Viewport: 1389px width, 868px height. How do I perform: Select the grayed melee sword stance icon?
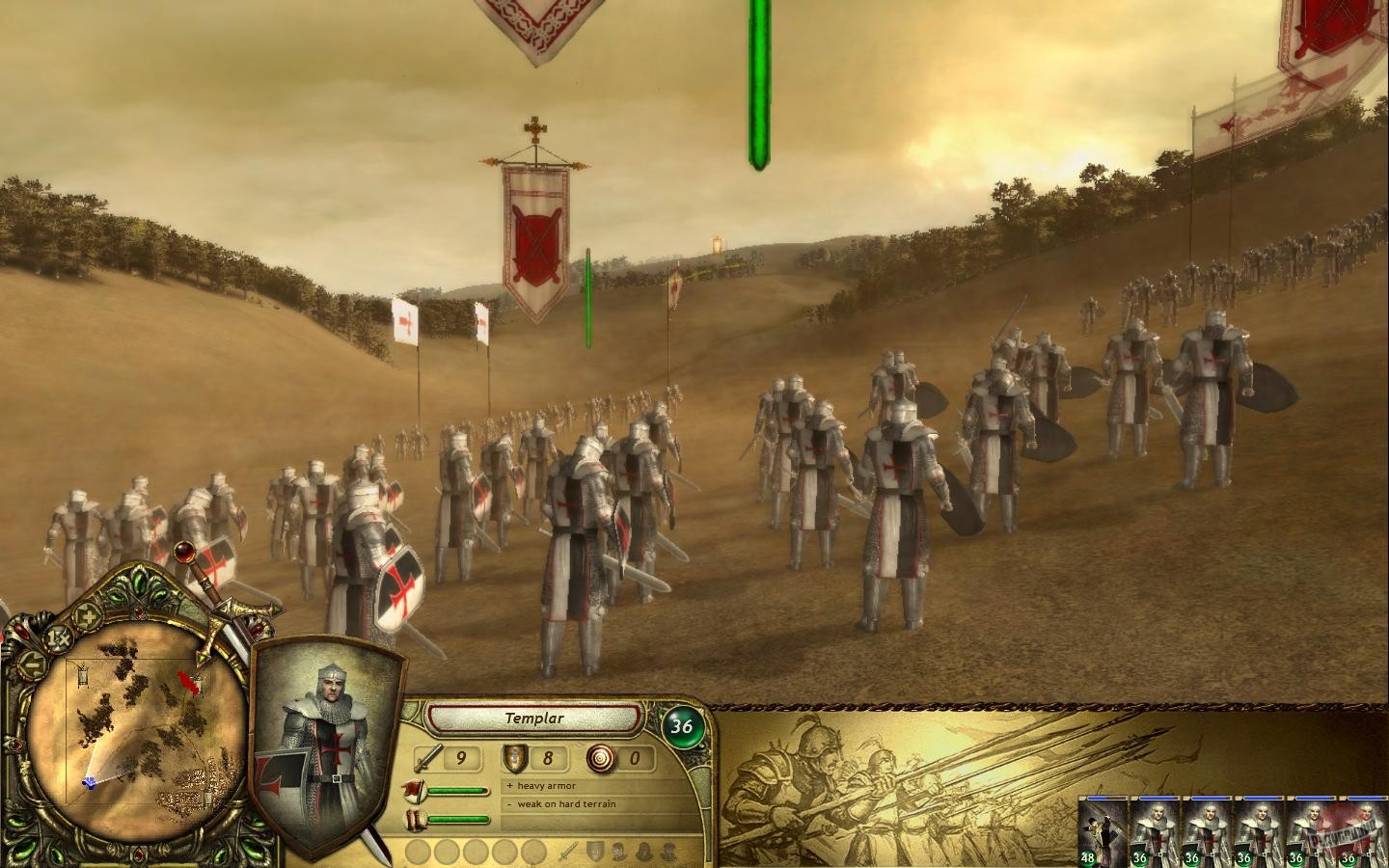[568, 853]
